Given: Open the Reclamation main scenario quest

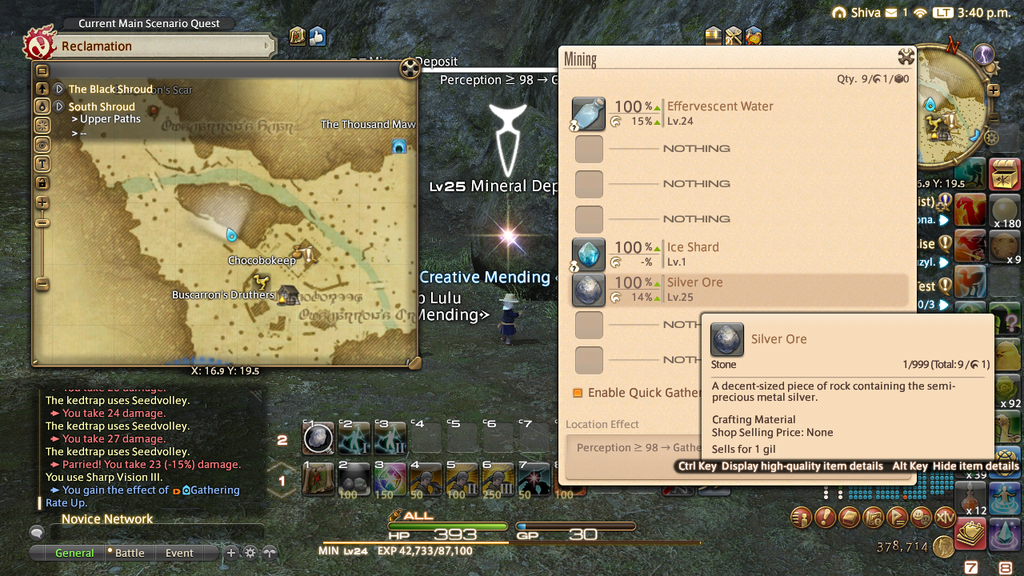Looking at the screenshot, I should click(x=150, y=46).
